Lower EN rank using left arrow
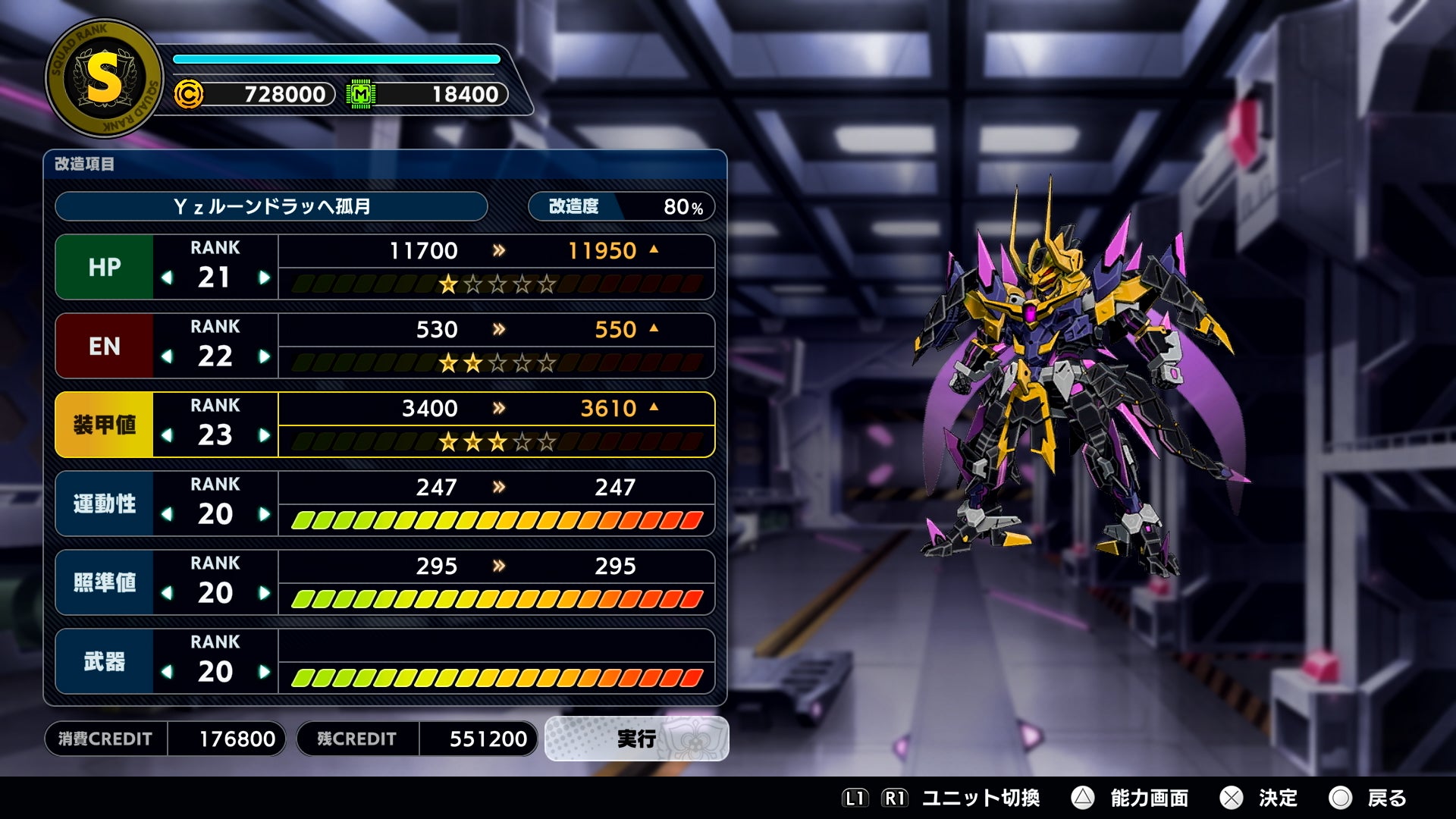The width and height of the screenshot is (1456, 819). click(167, 356)
